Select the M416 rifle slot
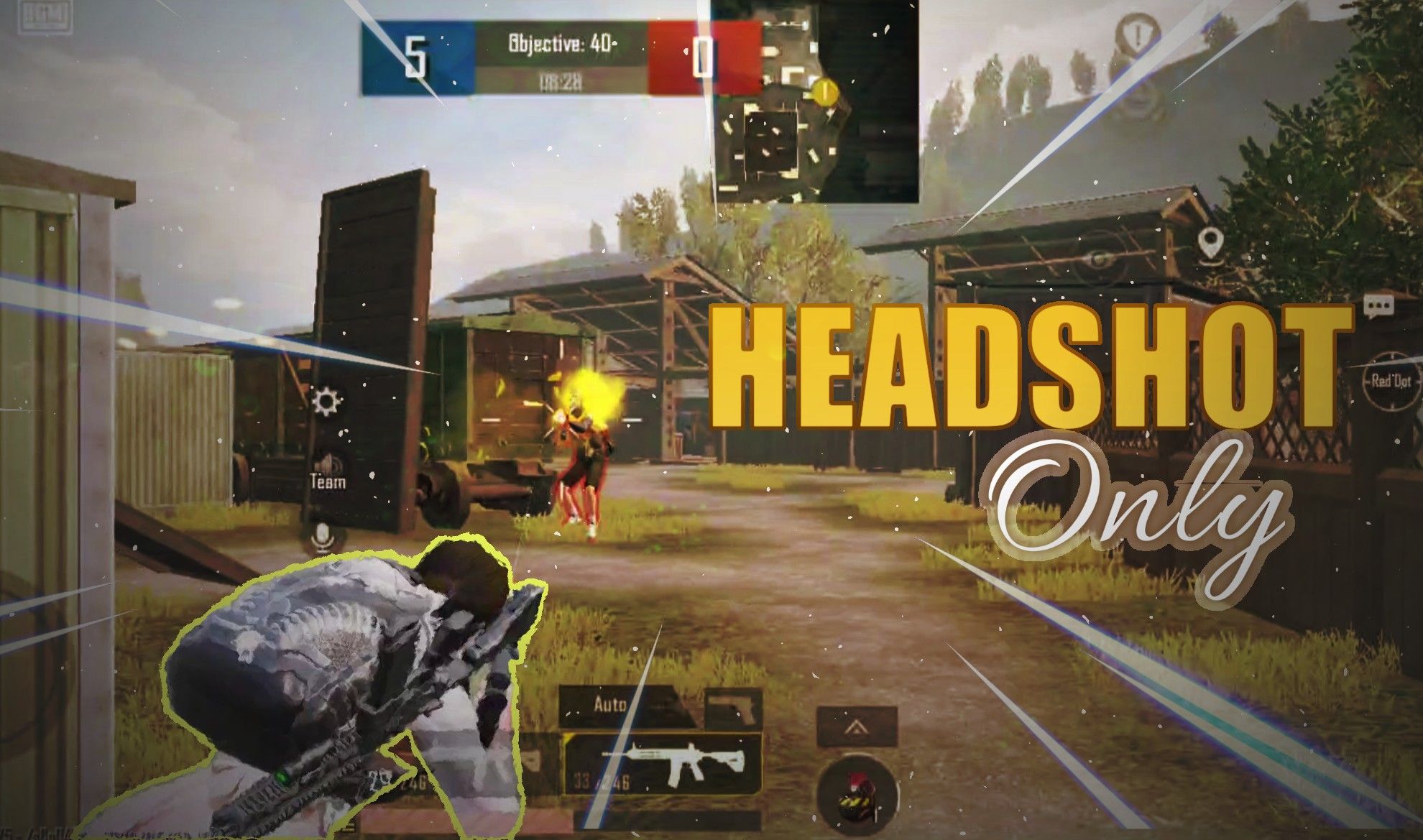This screenshot has width=1423, height=840. [x=663, y=763]
